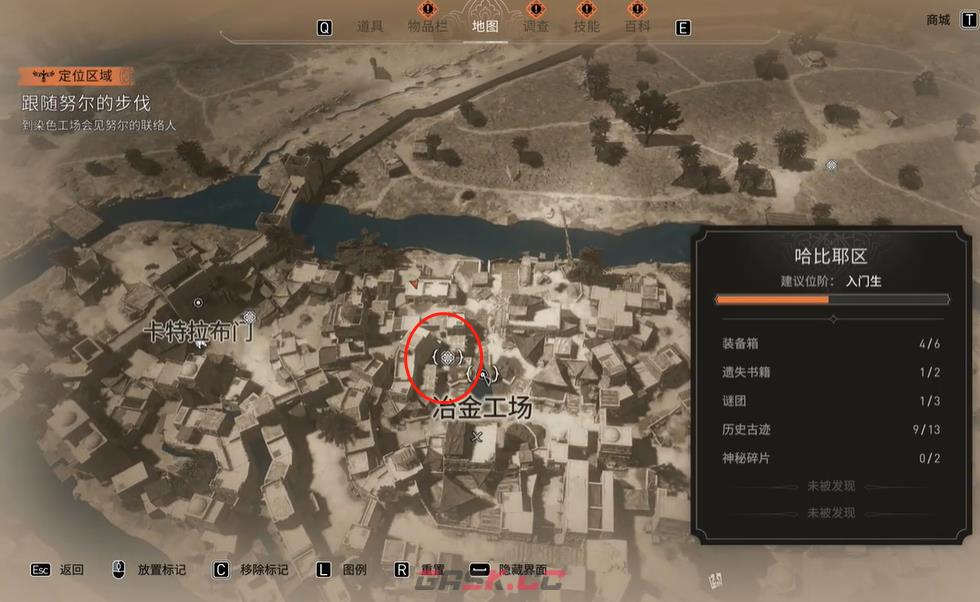Select the 重置 reset option
The width and height of the screenshot is (980, 602).
click(x=432, y=570)
